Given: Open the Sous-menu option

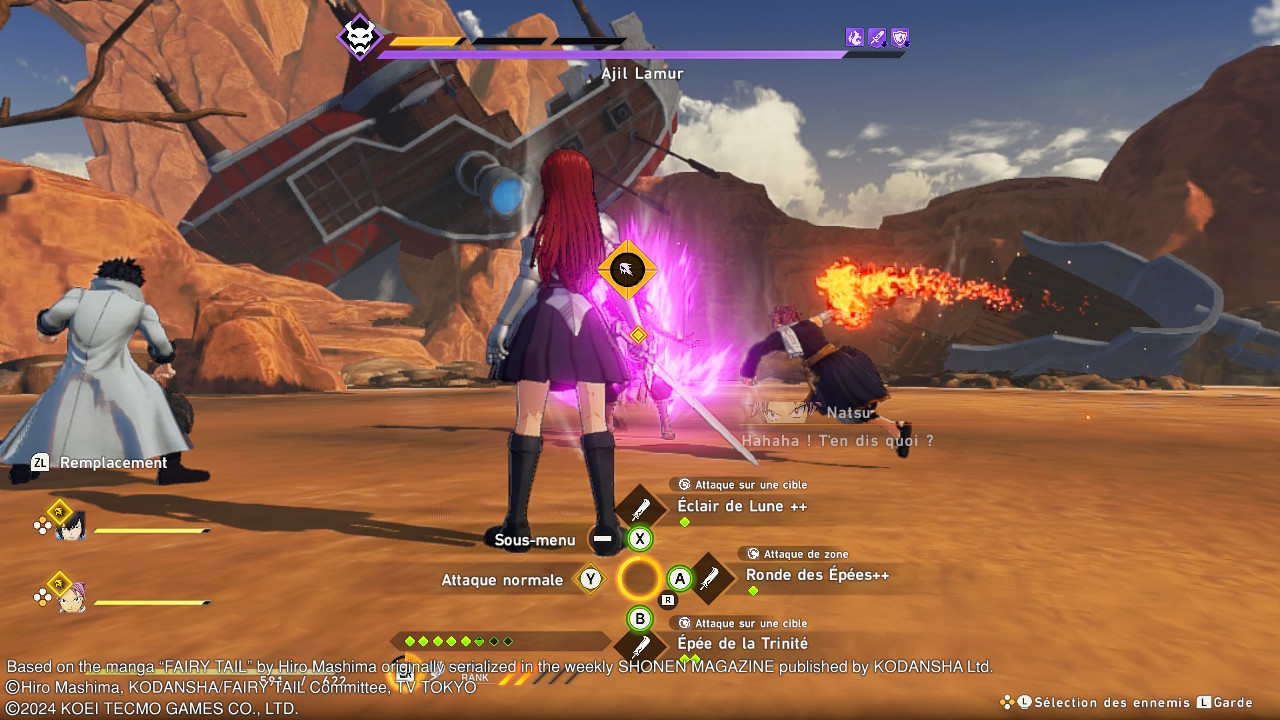Looking at the screenshot, I should 535,540.
